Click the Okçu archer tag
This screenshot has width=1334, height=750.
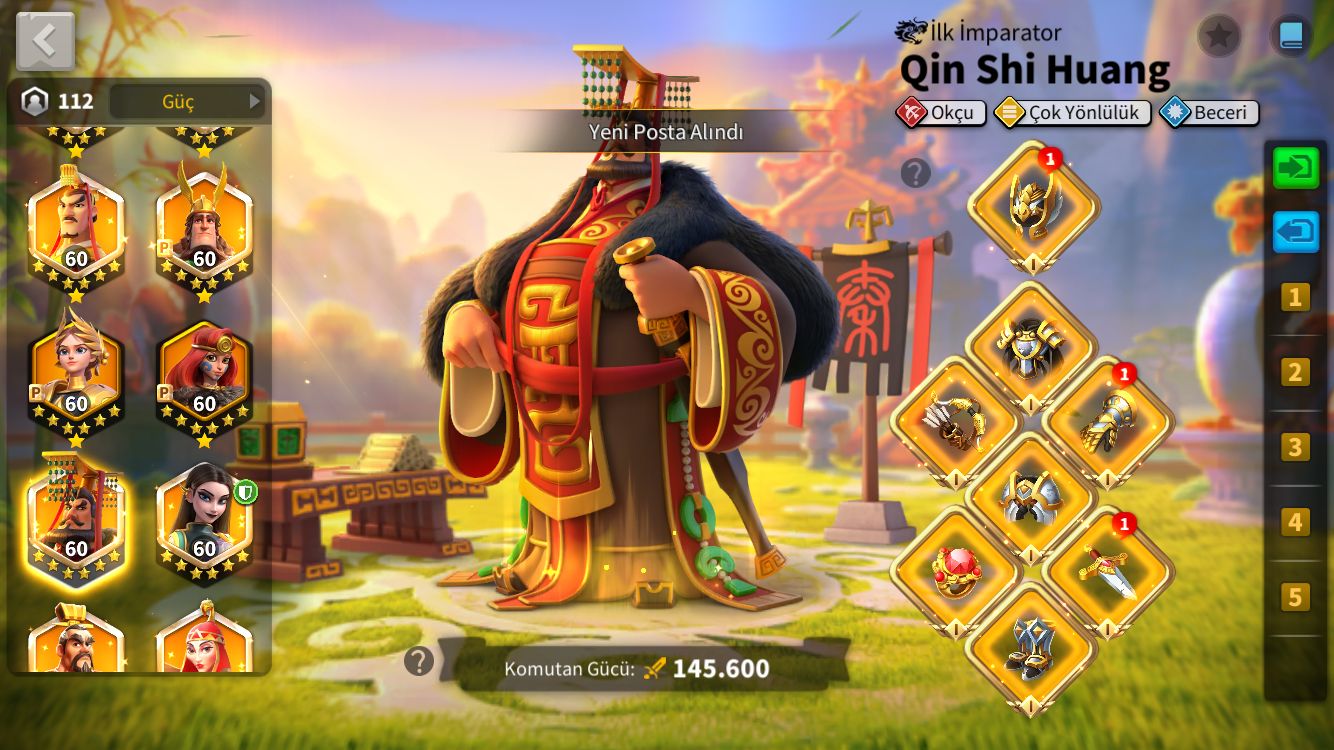point(941,113)
